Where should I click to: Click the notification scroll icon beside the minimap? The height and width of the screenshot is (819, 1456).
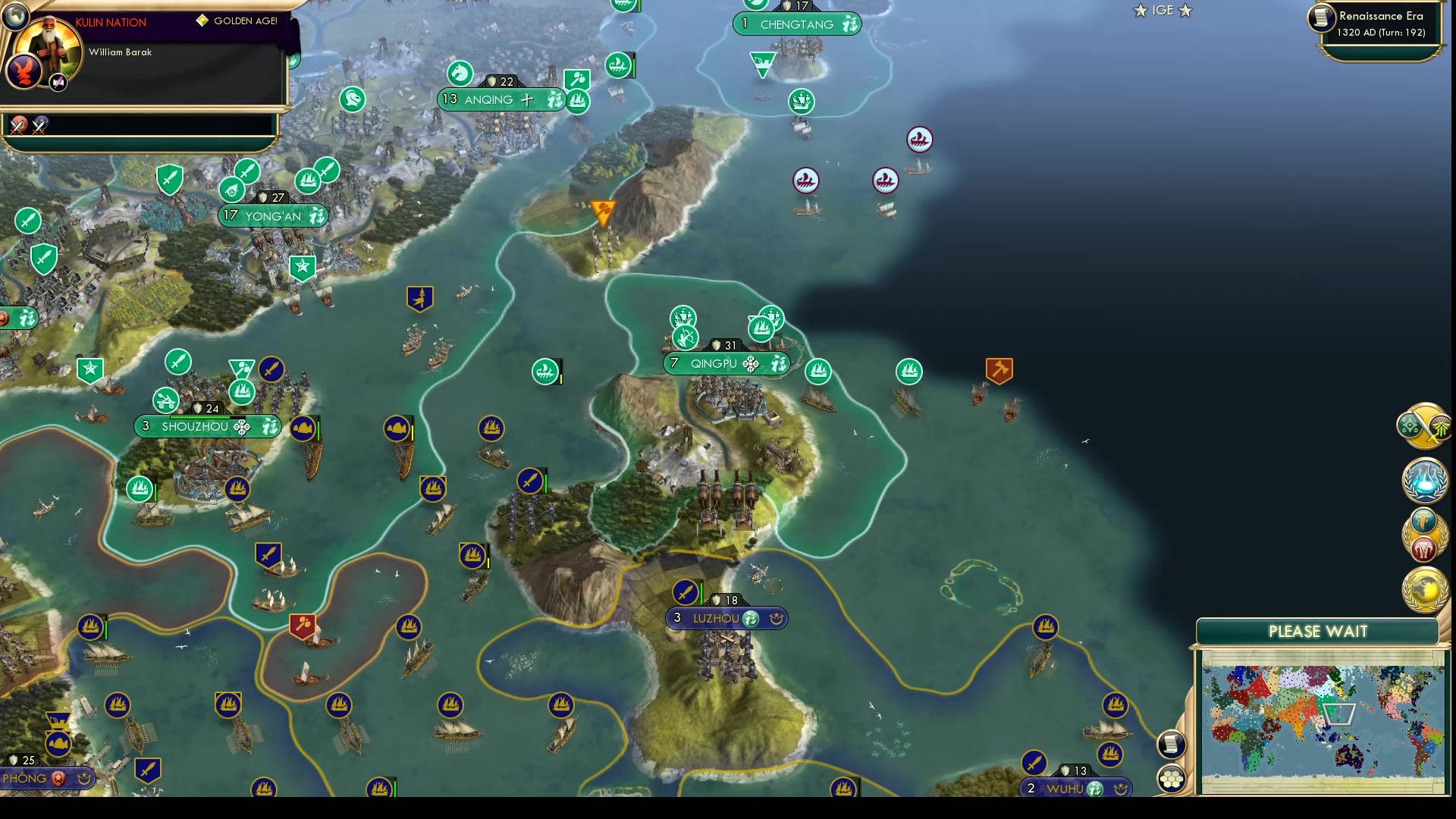tap(1172, 745)
